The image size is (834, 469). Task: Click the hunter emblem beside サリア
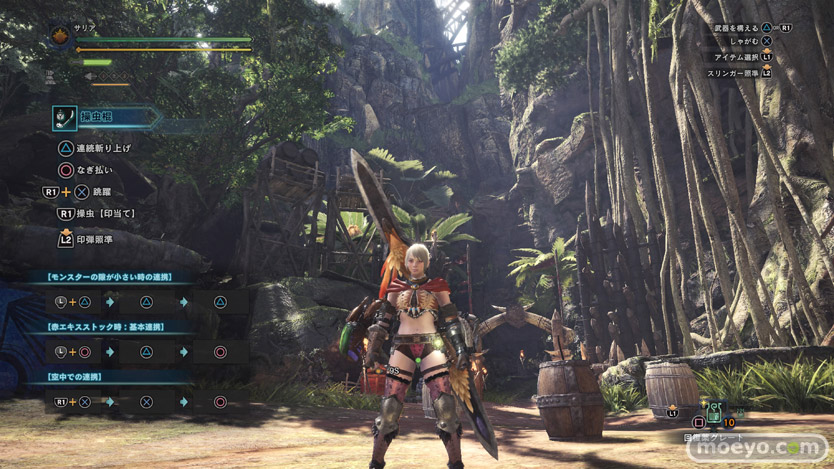[x=60, y=36]
